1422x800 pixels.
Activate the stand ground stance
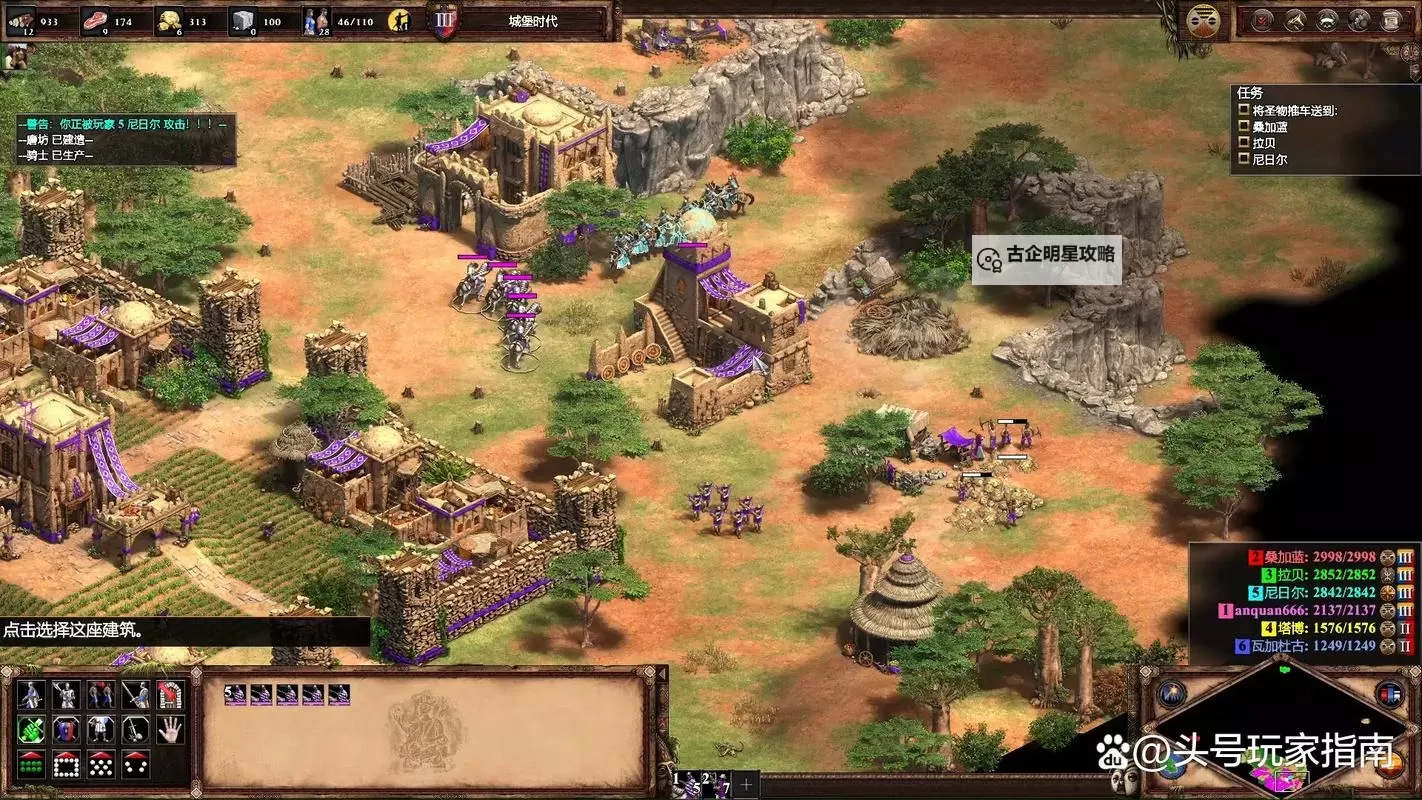(100, 695)
